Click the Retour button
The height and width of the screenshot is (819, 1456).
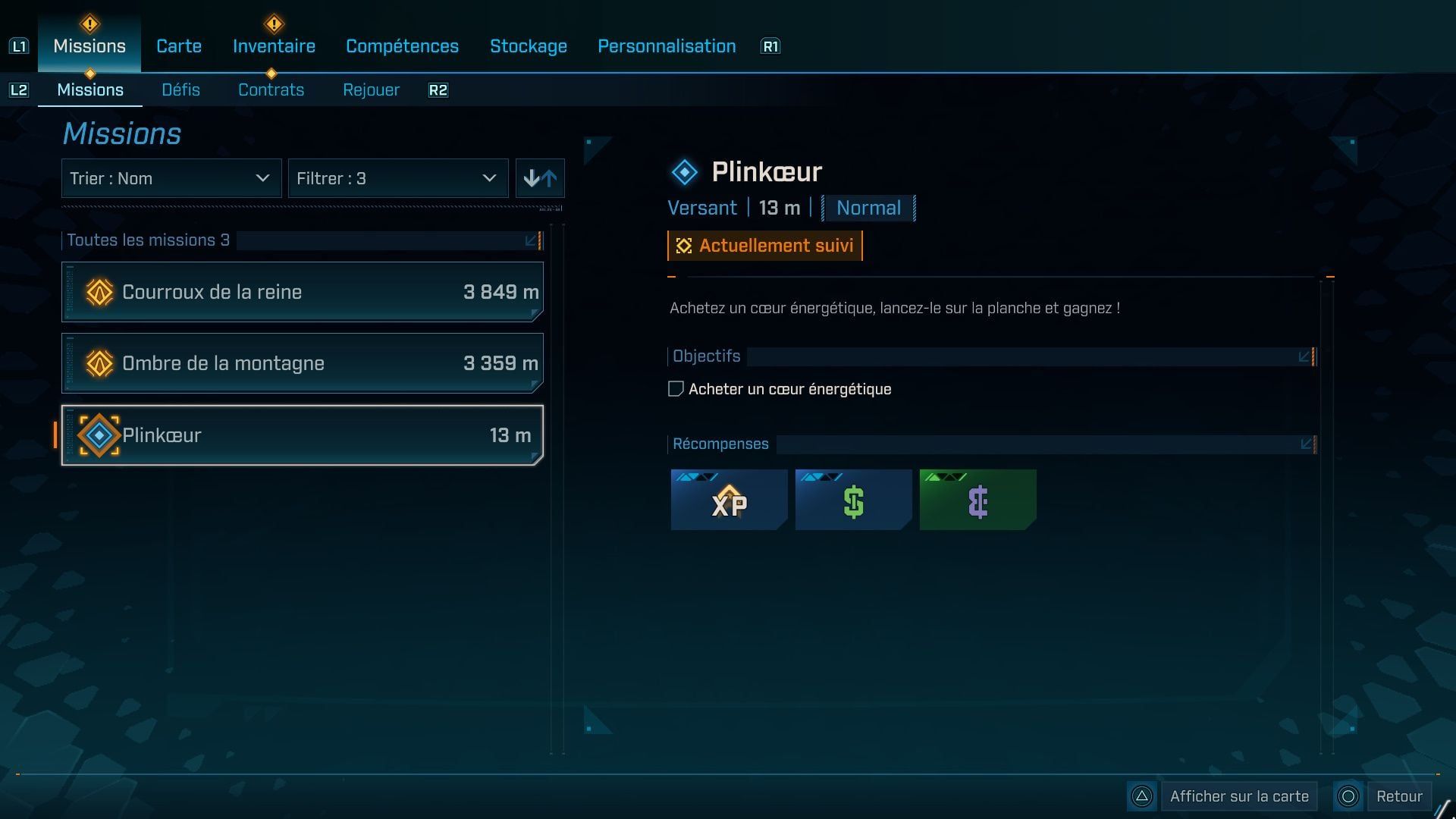pyautogui.click(x=1401, y=796)
